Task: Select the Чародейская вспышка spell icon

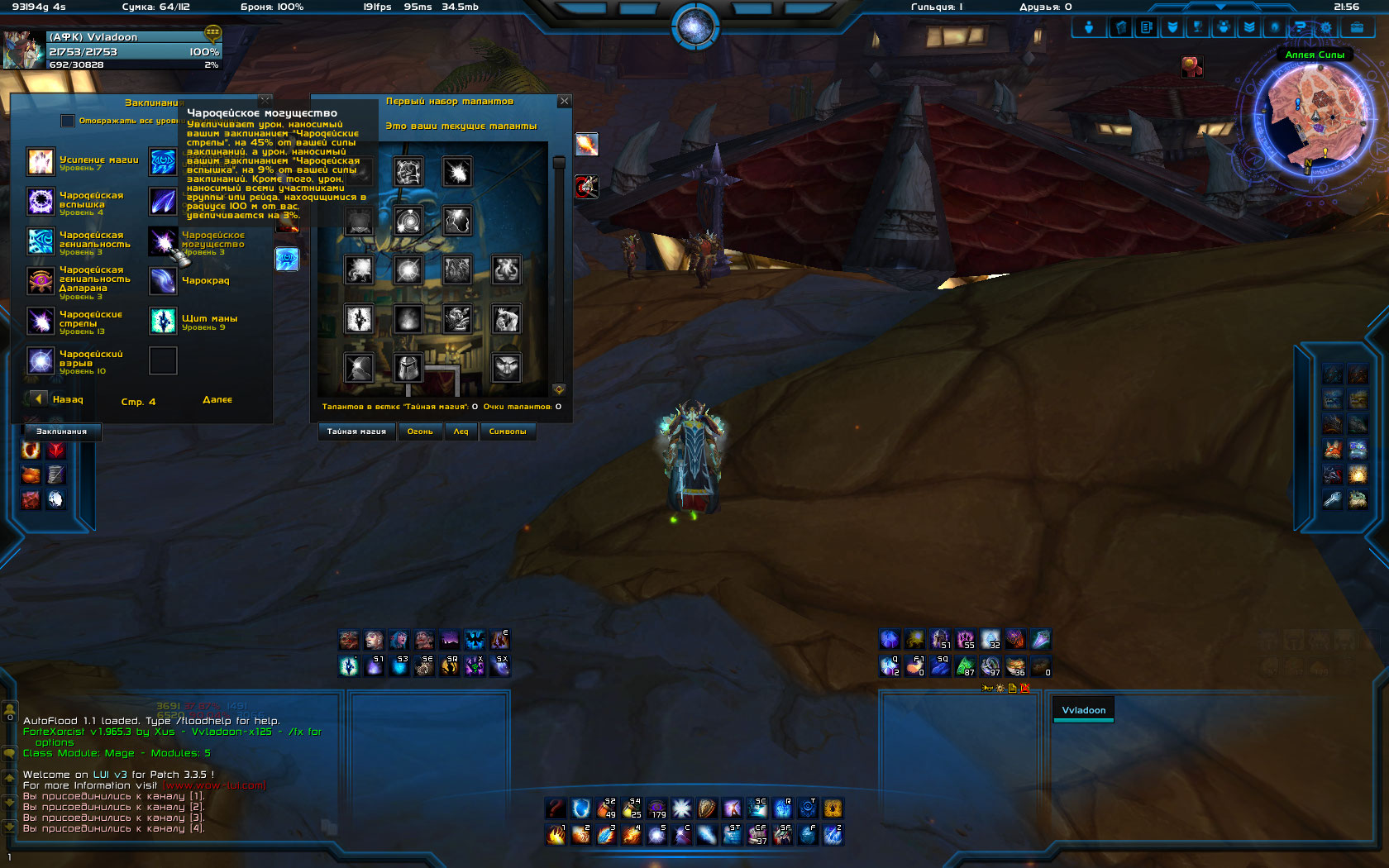Action: (x=41, y=201)
